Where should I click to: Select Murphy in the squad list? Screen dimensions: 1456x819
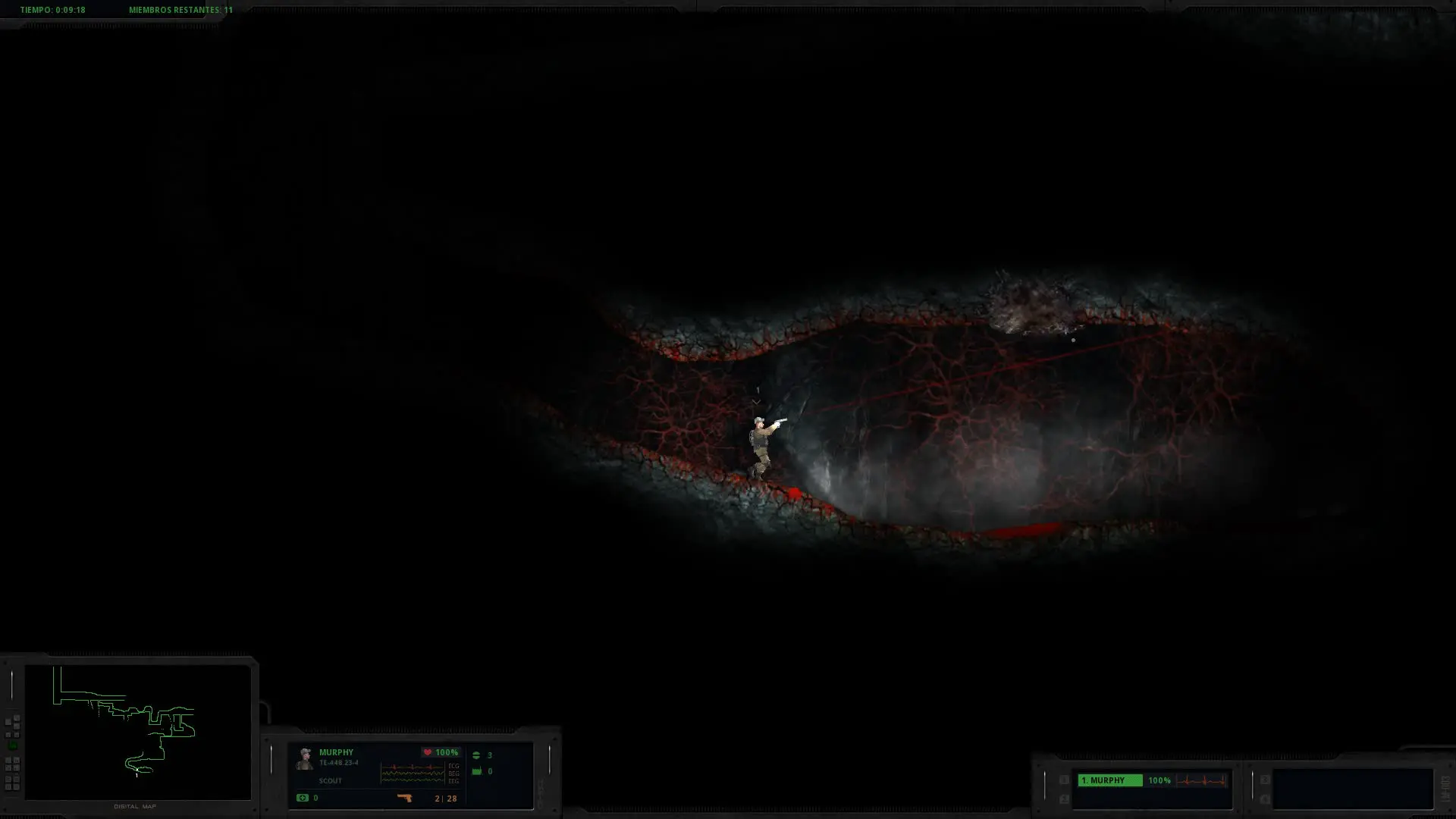(x=1109, y=780)
